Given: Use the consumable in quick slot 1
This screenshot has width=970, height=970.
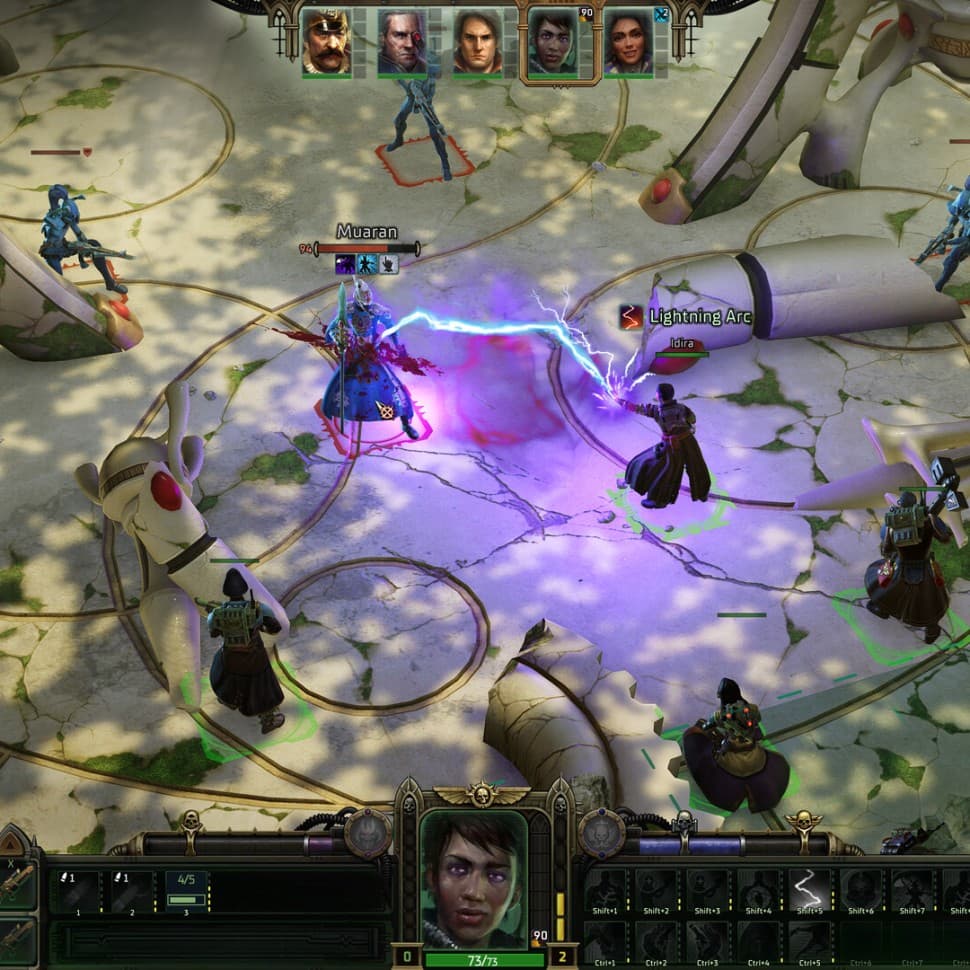Looking at the screenshot, I should tap(78, 890).
